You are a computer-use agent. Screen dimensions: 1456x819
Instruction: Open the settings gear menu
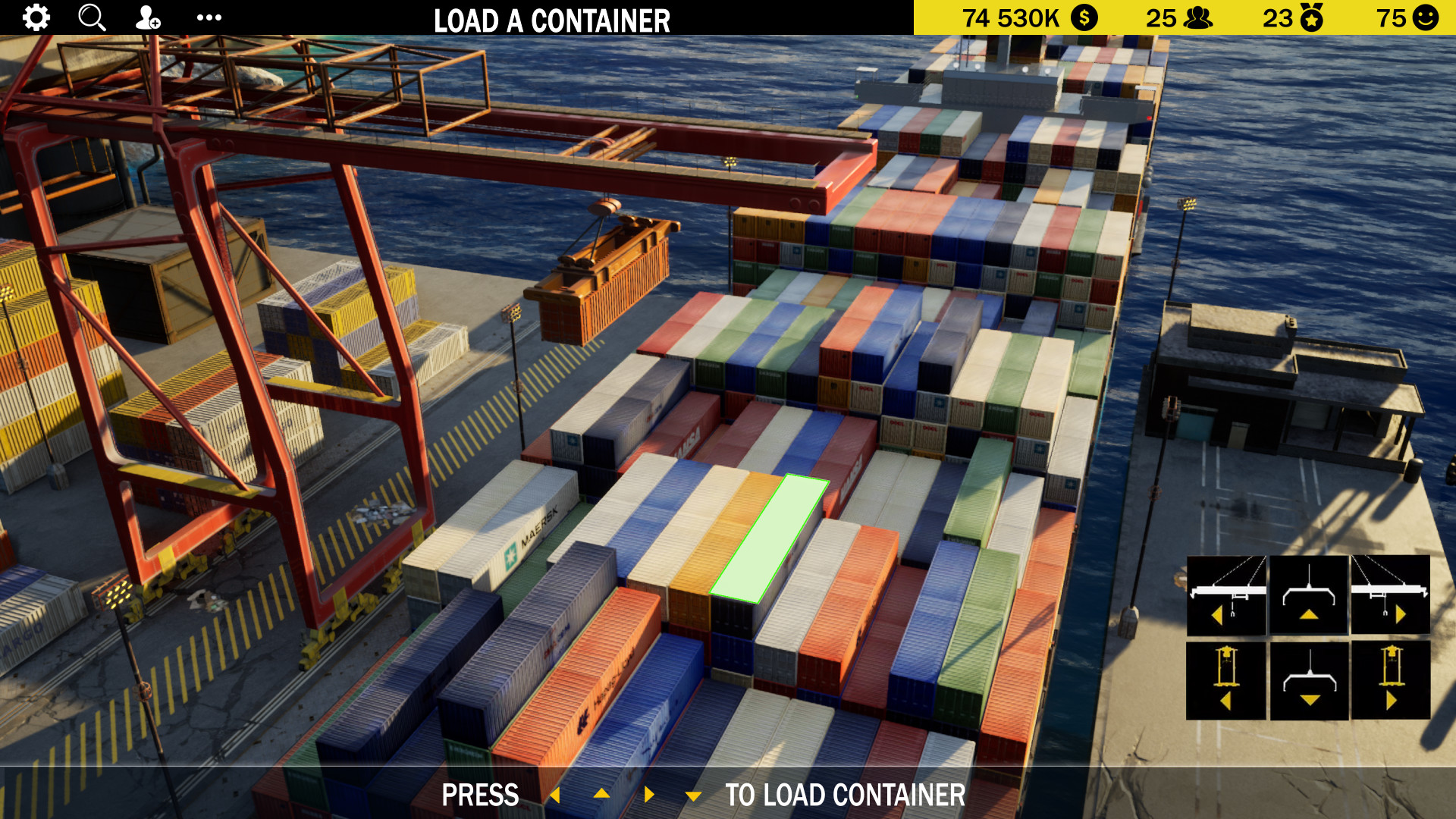(35, 17)
